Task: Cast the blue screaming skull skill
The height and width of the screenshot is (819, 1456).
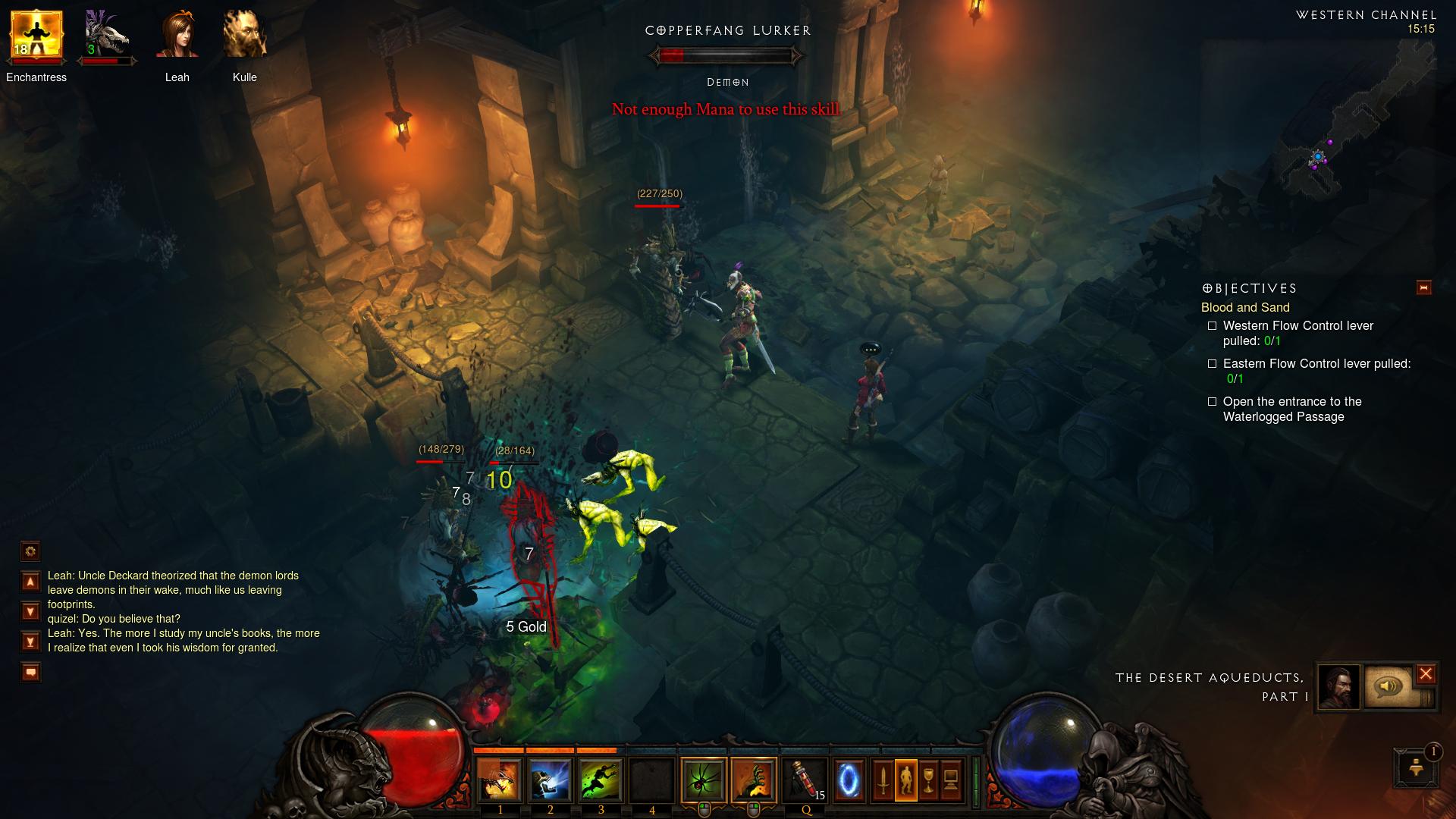Action: [x=551, y=780]
